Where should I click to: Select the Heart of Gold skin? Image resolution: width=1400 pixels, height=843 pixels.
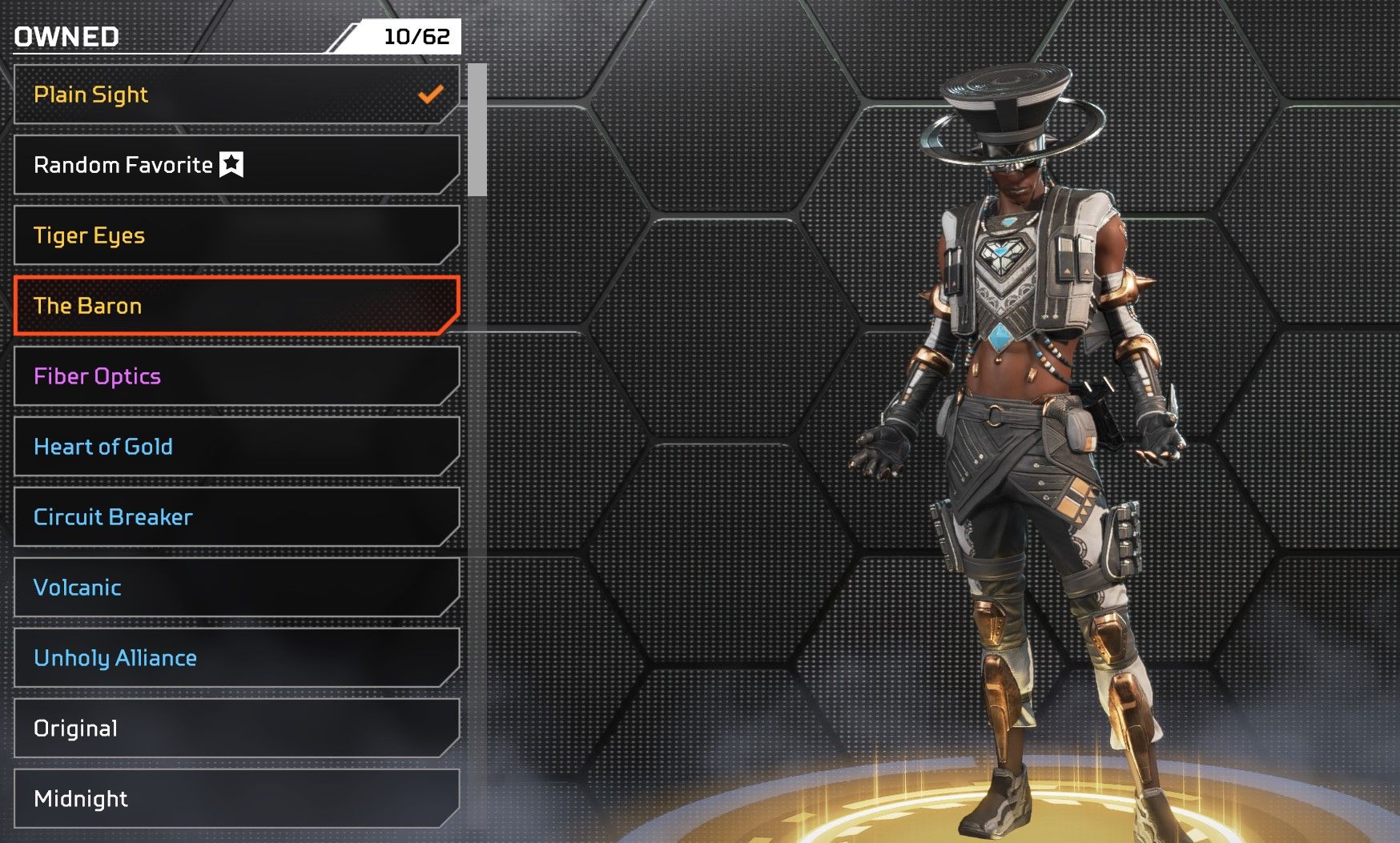tap(236, 447)
